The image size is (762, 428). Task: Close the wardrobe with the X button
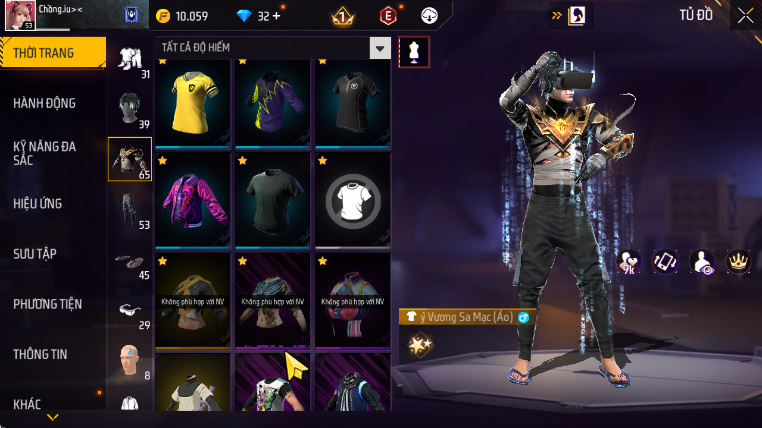[746, 15]
